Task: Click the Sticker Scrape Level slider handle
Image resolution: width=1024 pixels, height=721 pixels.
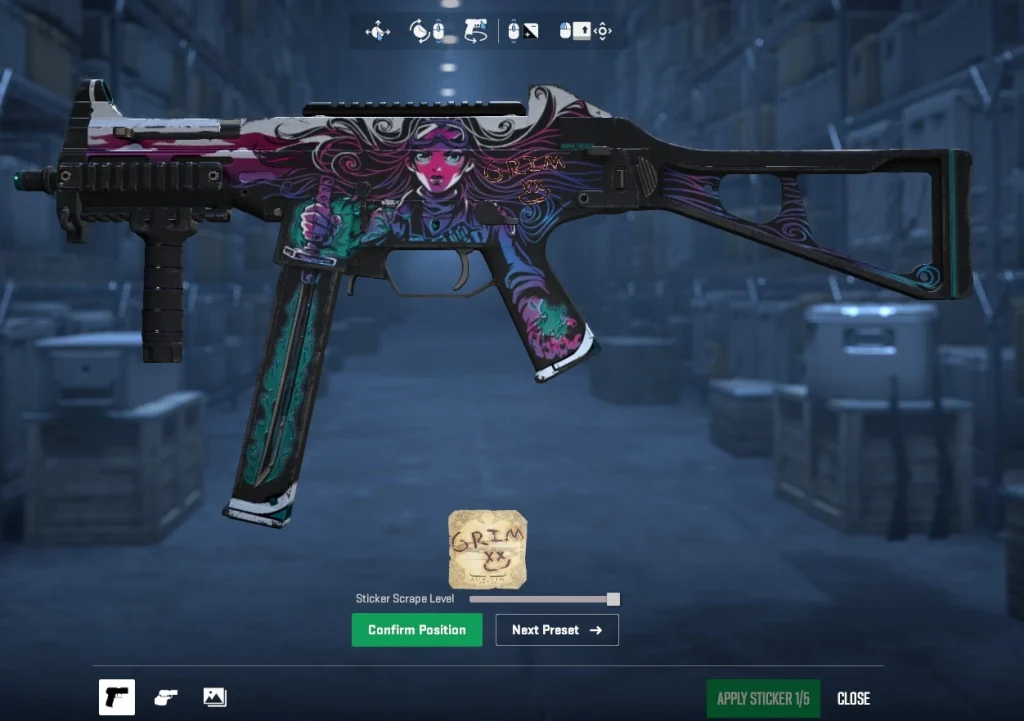Action: coord(613,599)
